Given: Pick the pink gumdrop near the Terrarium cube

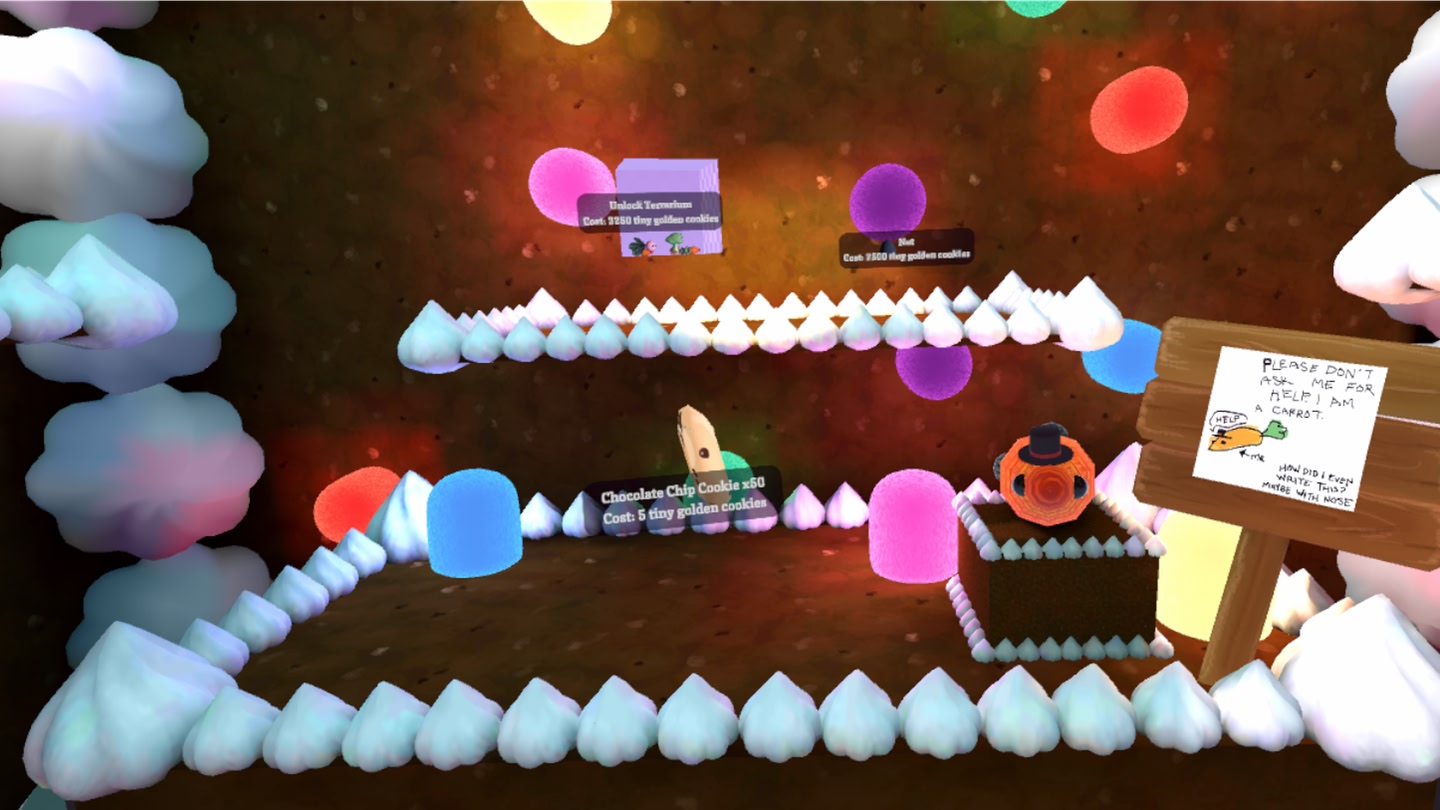Looking at the screenshot, I should 565,185.
